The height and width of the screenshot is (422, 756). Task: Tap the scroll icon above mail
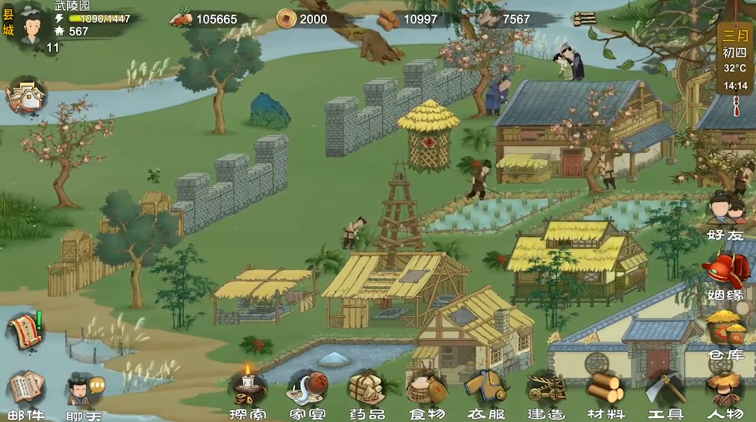click(x=25, y=331)
